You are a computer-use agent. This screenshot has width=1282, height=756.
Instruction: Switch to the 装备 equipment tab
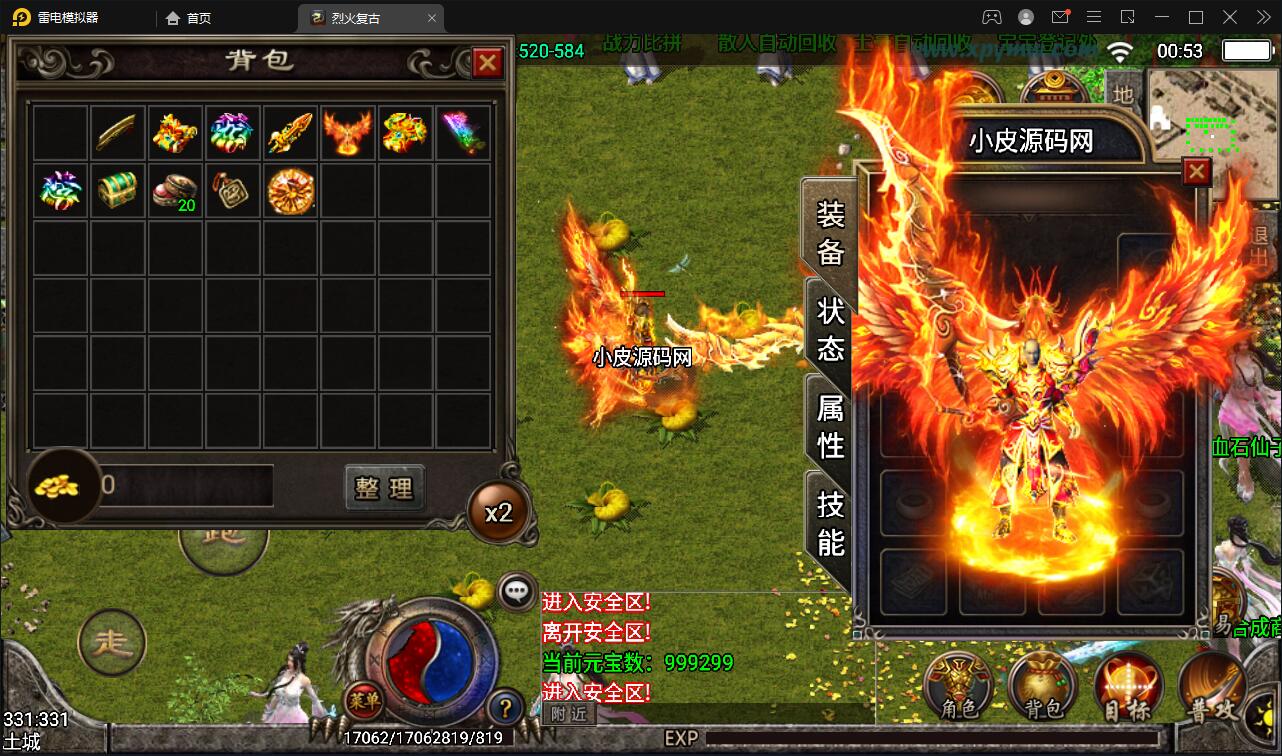[x=830, y=232]
